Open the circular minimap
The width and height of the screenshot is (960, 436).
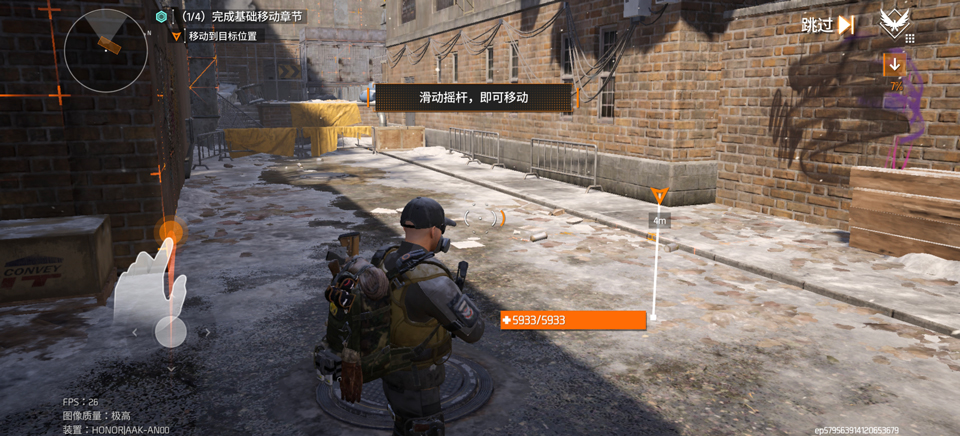point(106,49)
